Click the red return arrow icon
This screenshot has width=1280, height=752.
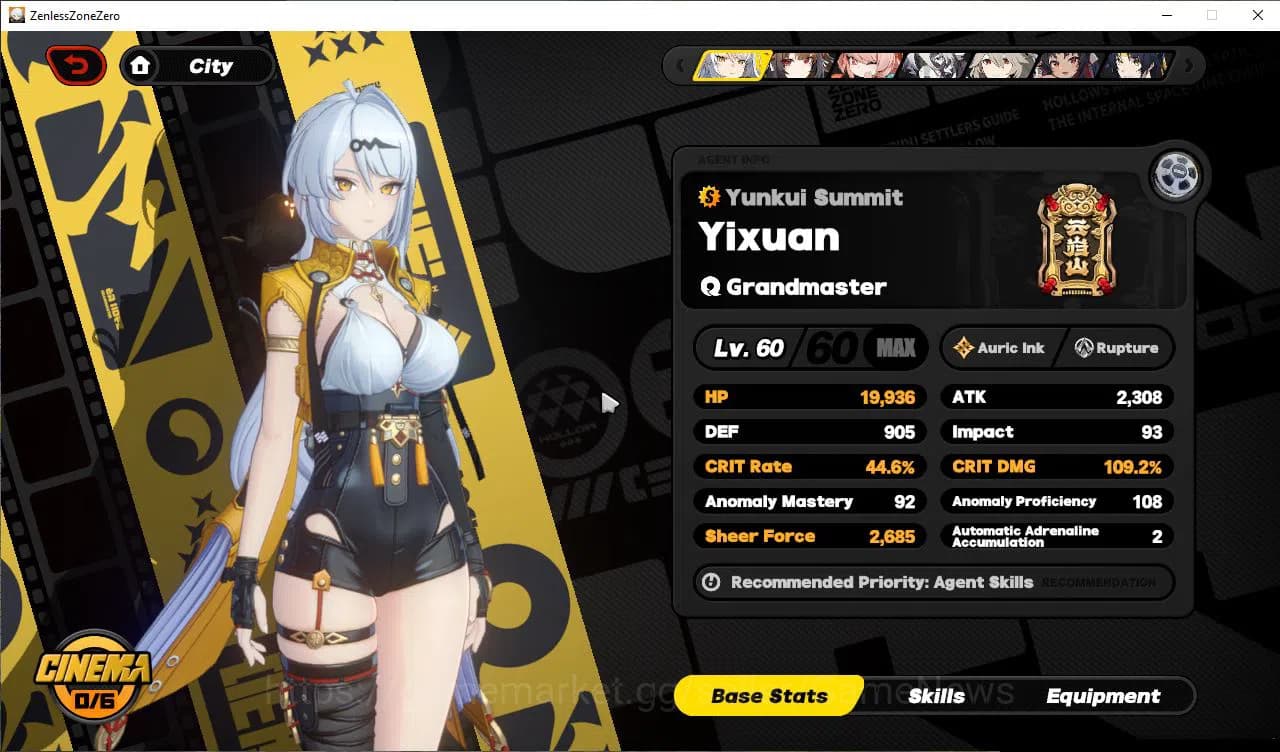click(77, 64)
